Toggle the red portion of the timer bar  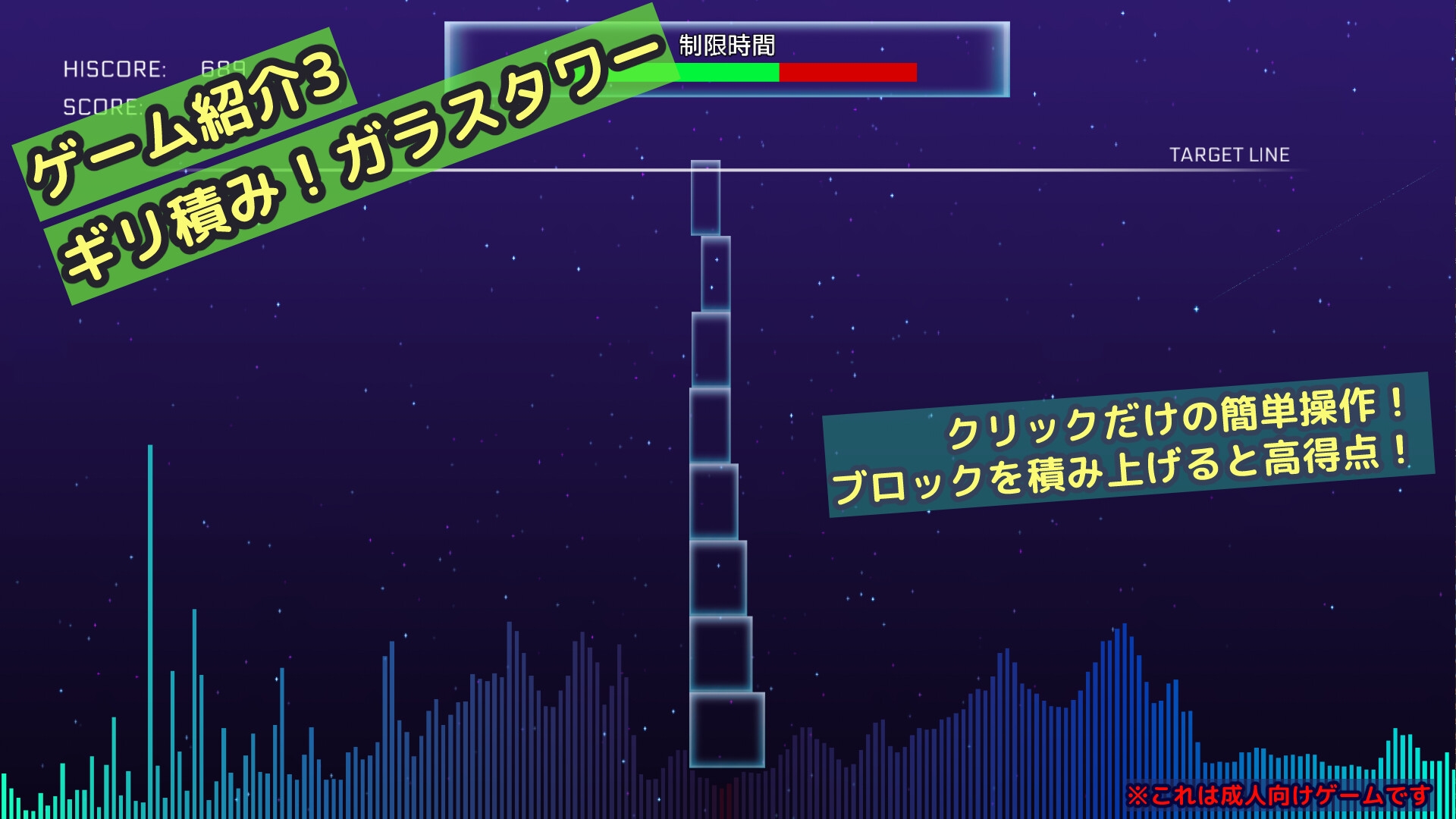849,72
